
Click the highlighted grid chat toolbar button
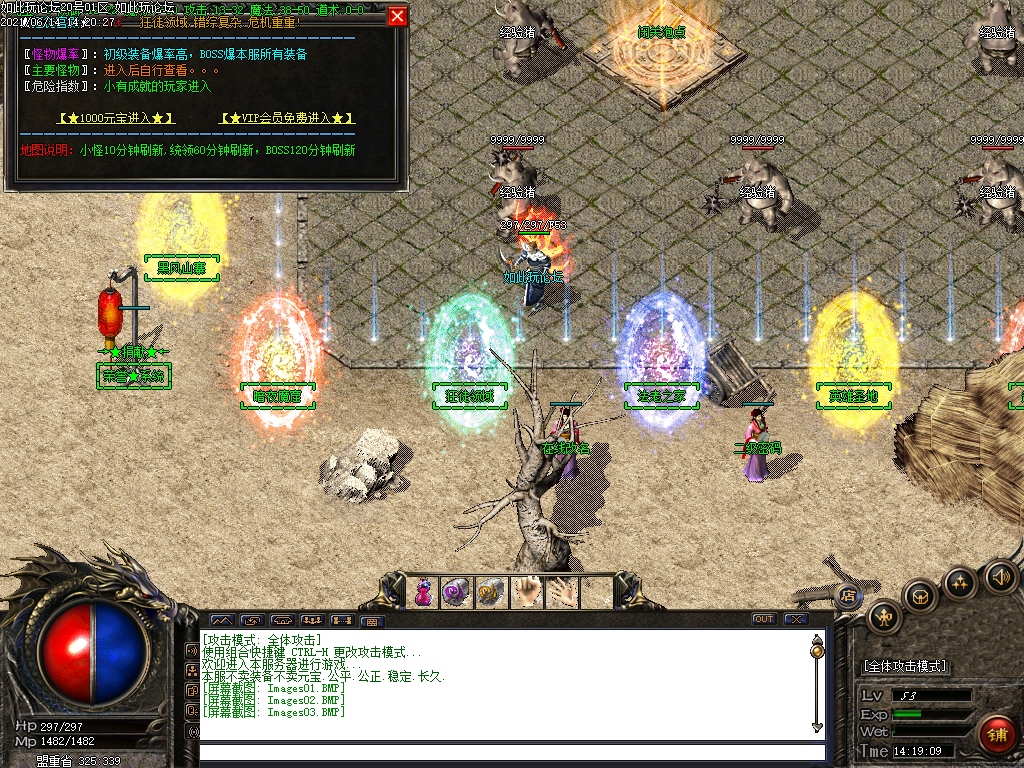coord(372,620)
